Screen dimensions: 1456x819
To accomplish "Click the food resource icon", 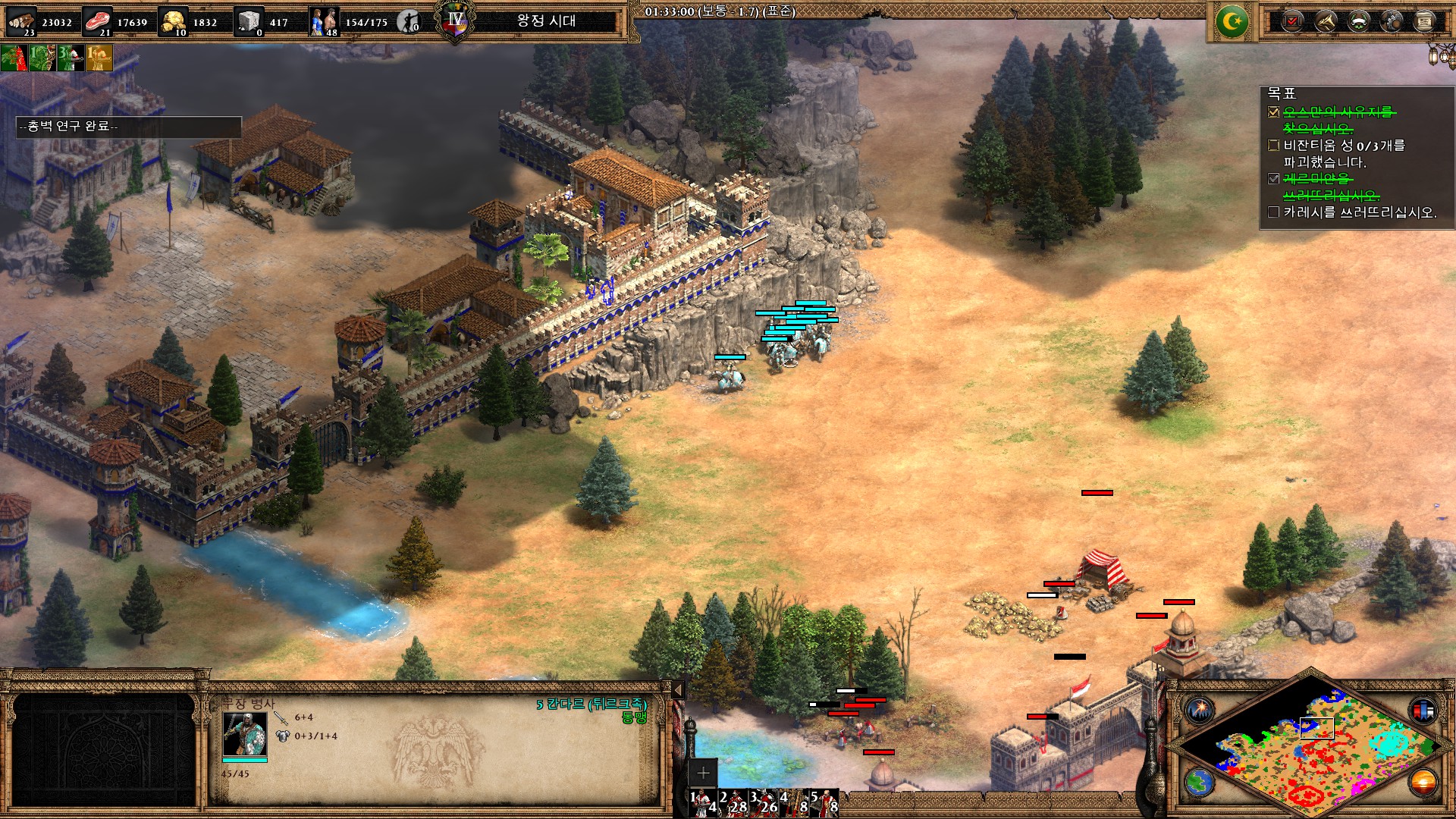I will (x=97, y=20).
